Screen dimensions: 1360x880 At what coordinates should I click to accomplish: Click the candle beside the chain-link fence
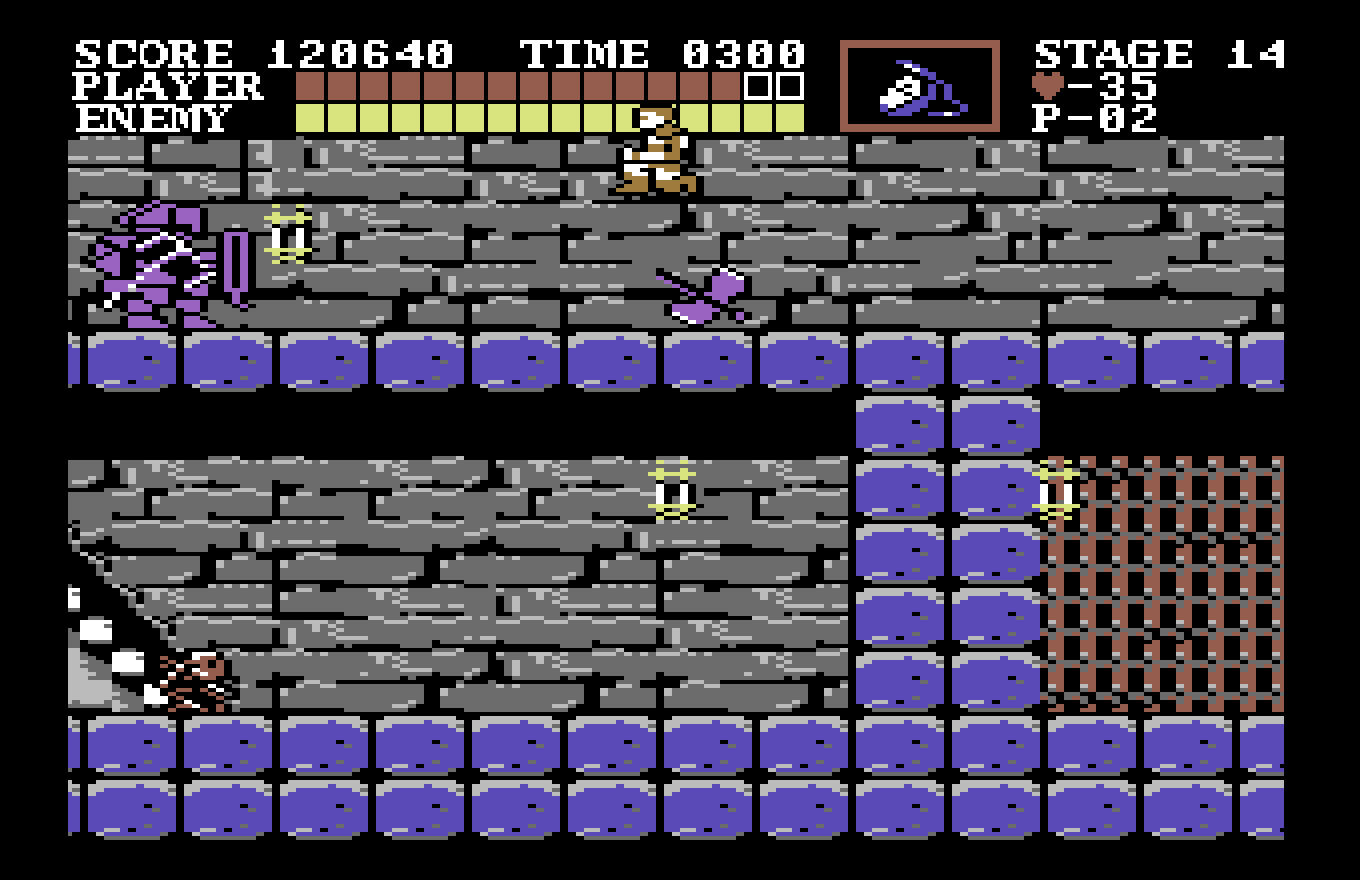click(x=1057, y=490)
